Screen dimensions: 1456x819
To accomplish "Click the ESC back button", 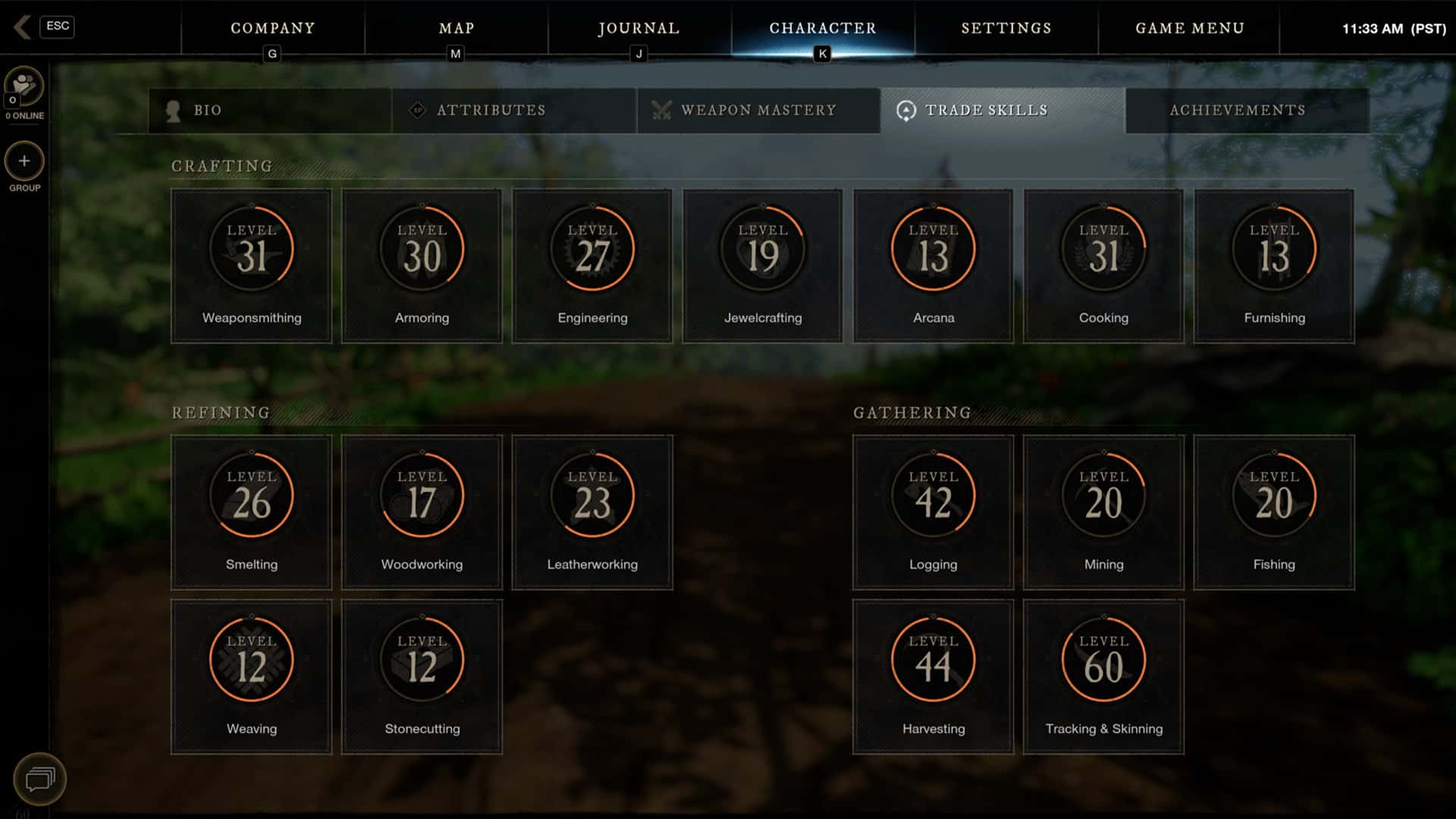I will [58, 27].
